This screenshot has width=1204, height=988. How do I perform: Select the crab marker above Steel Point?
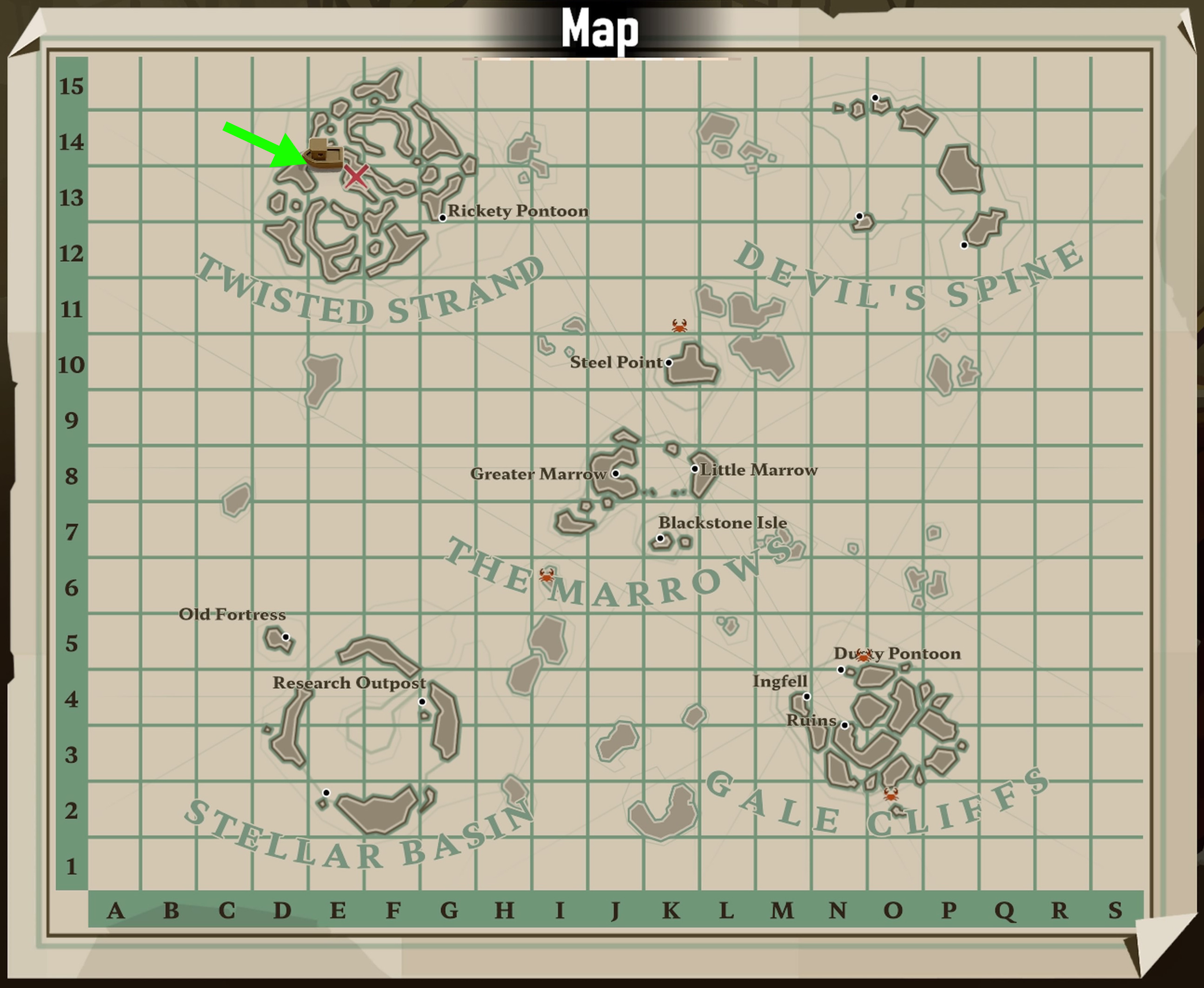(x=679, y=326)
